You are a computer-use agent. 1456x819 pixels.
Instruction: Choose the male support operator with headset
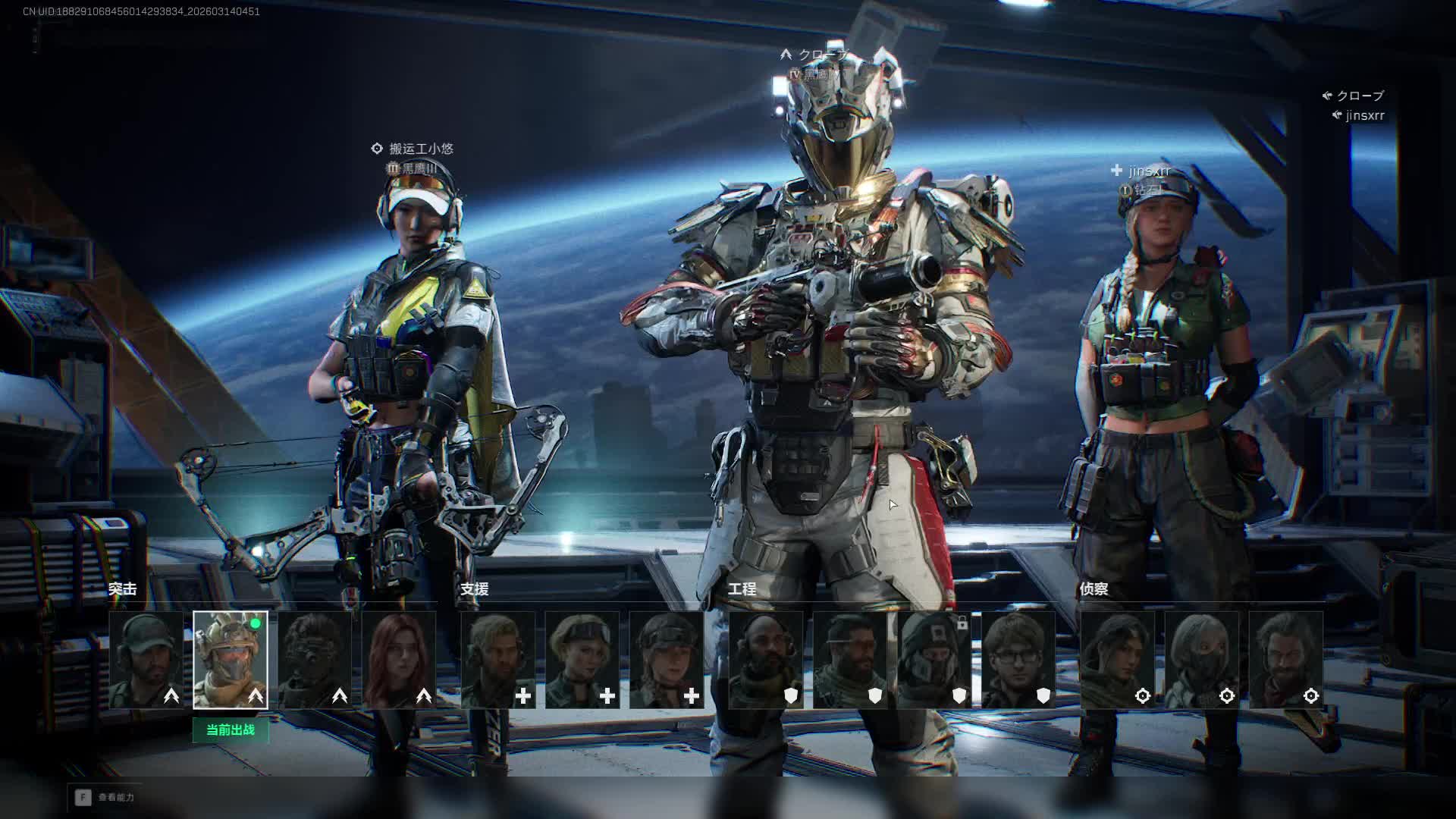[x=498, y=660]
